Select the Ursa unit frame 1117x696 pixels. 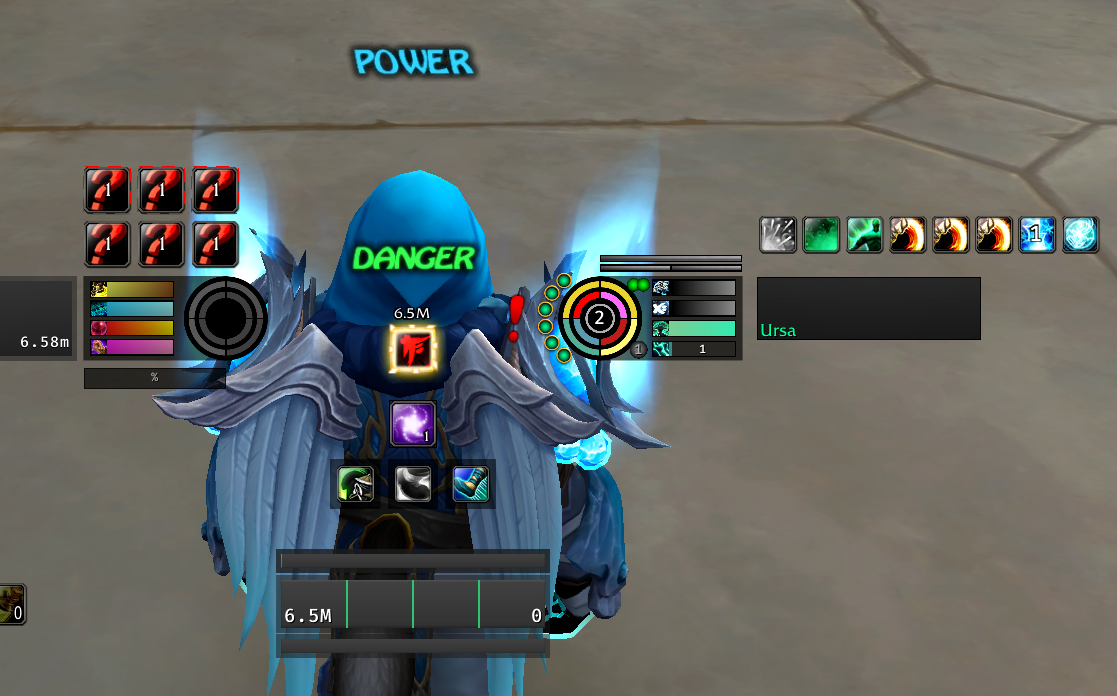pos(868,309)
